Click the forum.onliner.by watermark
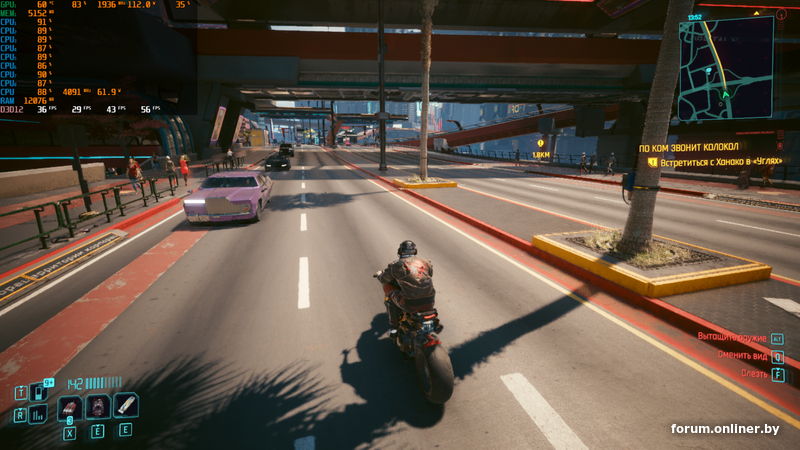The image size is (800, 450). click(724, 429)
